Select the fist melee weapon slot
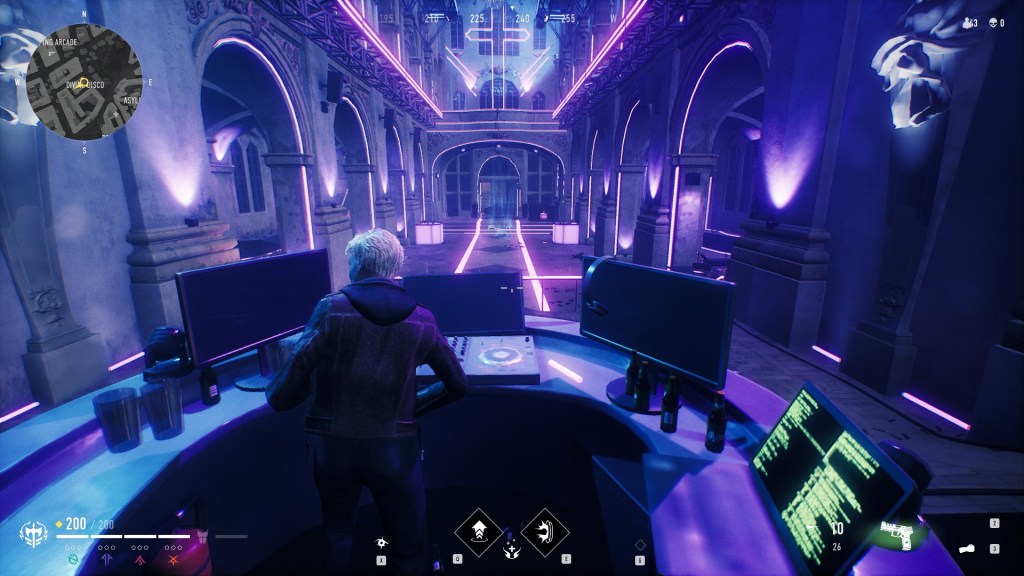 coord(967,549)
